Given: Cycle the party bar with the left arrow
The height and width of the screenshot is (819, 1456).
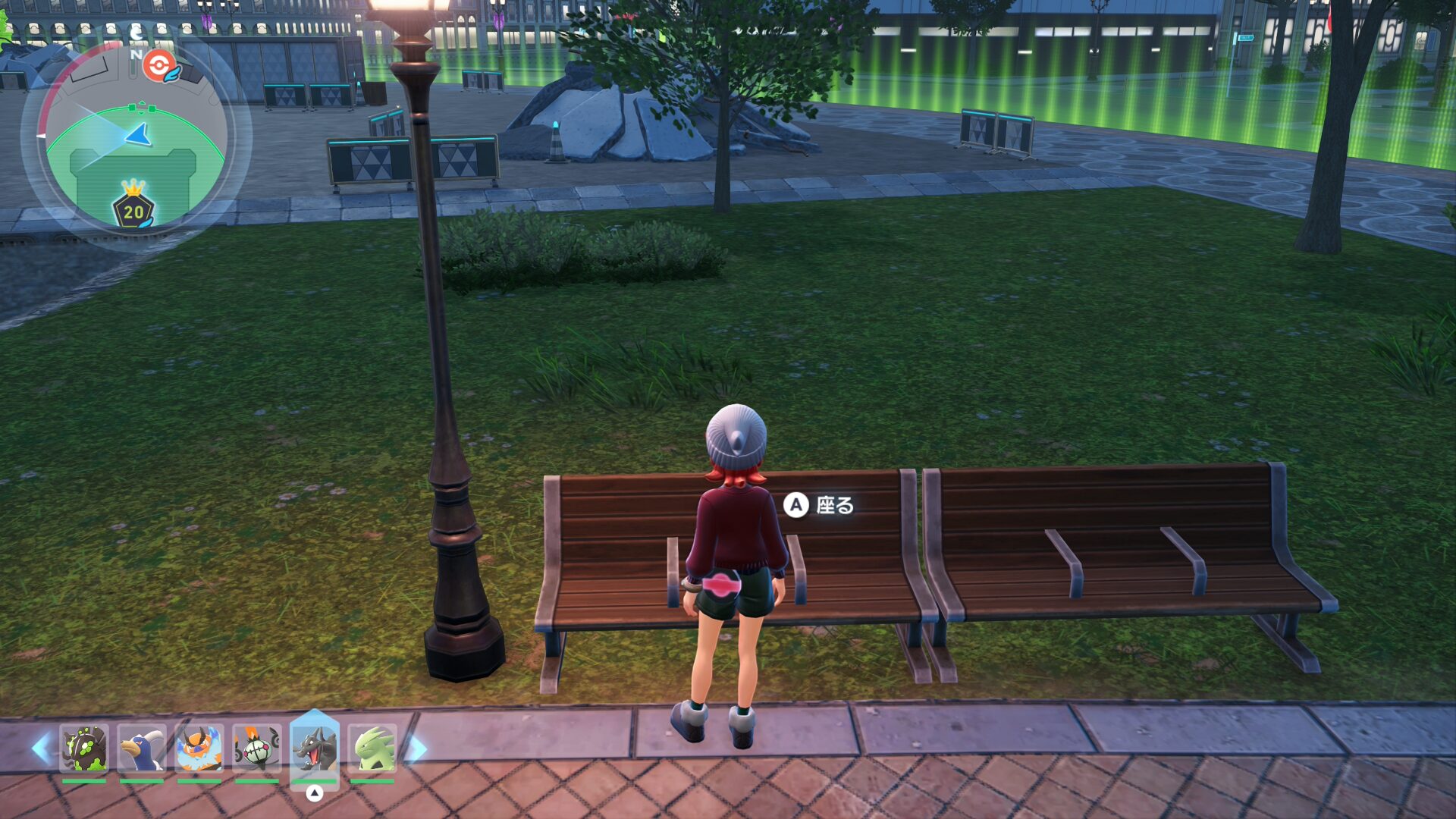Looking at the screenshot, I should [41, 748].
